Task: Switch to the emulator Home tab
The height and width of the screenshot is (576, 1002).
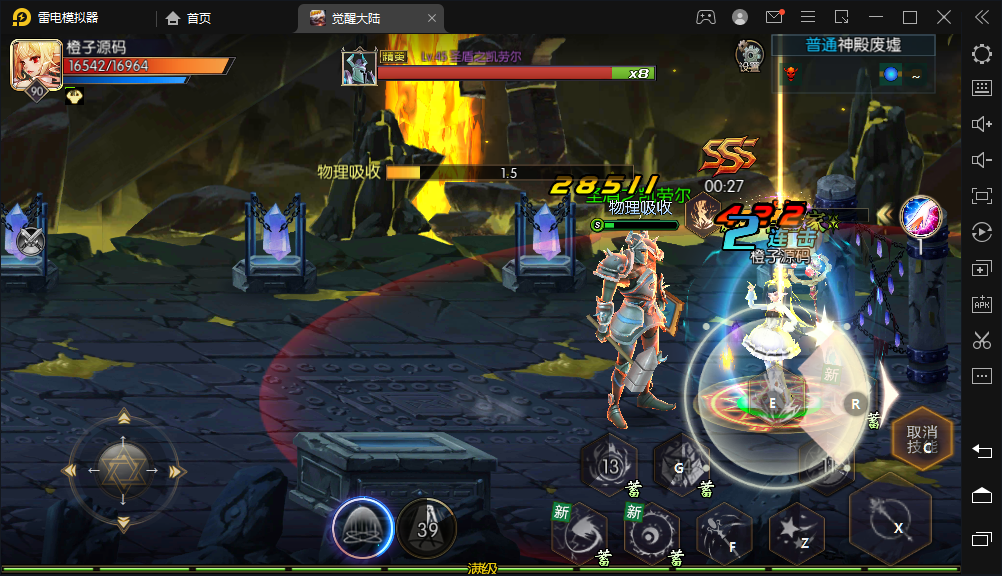Action: pyautogui.click(x=188, y=17)
